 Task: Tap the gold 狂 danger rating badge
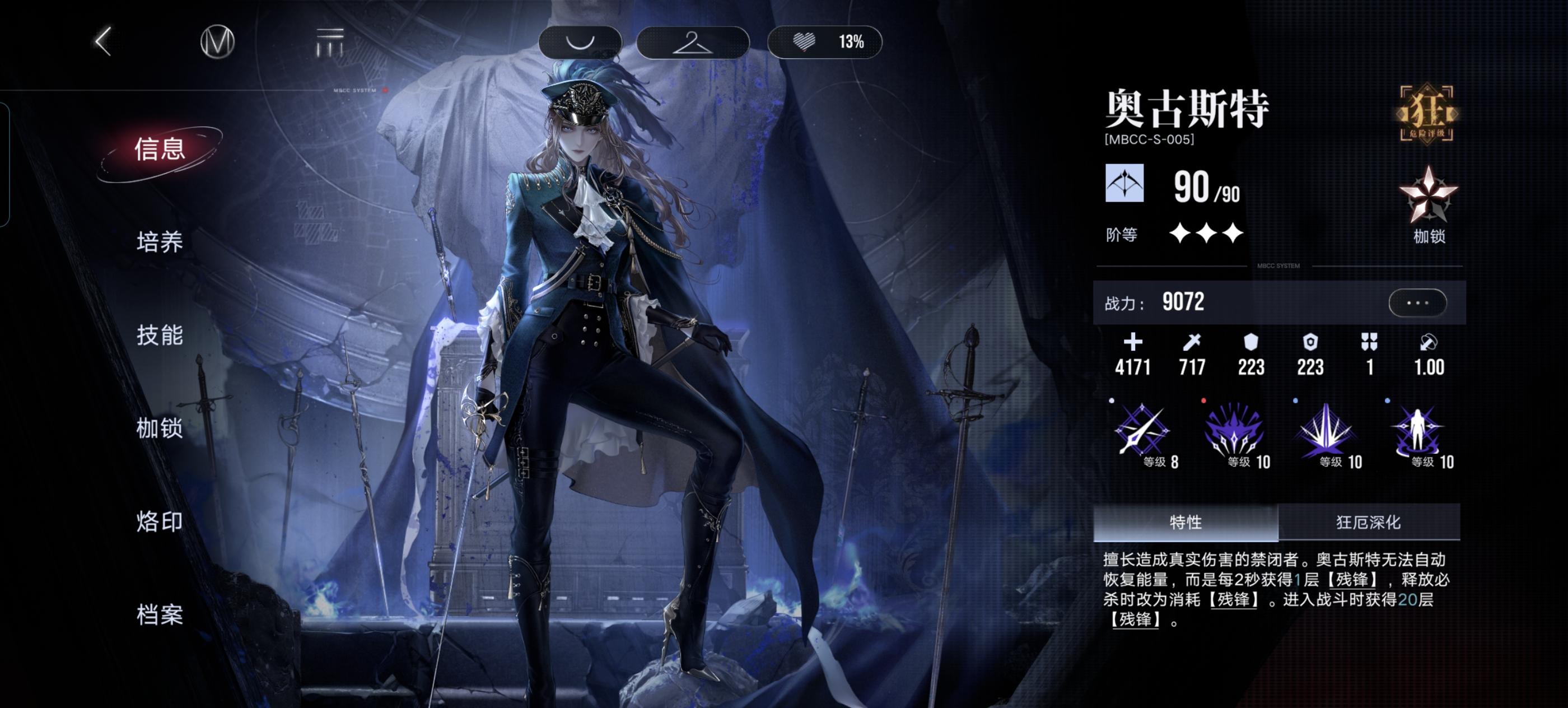1427,114
